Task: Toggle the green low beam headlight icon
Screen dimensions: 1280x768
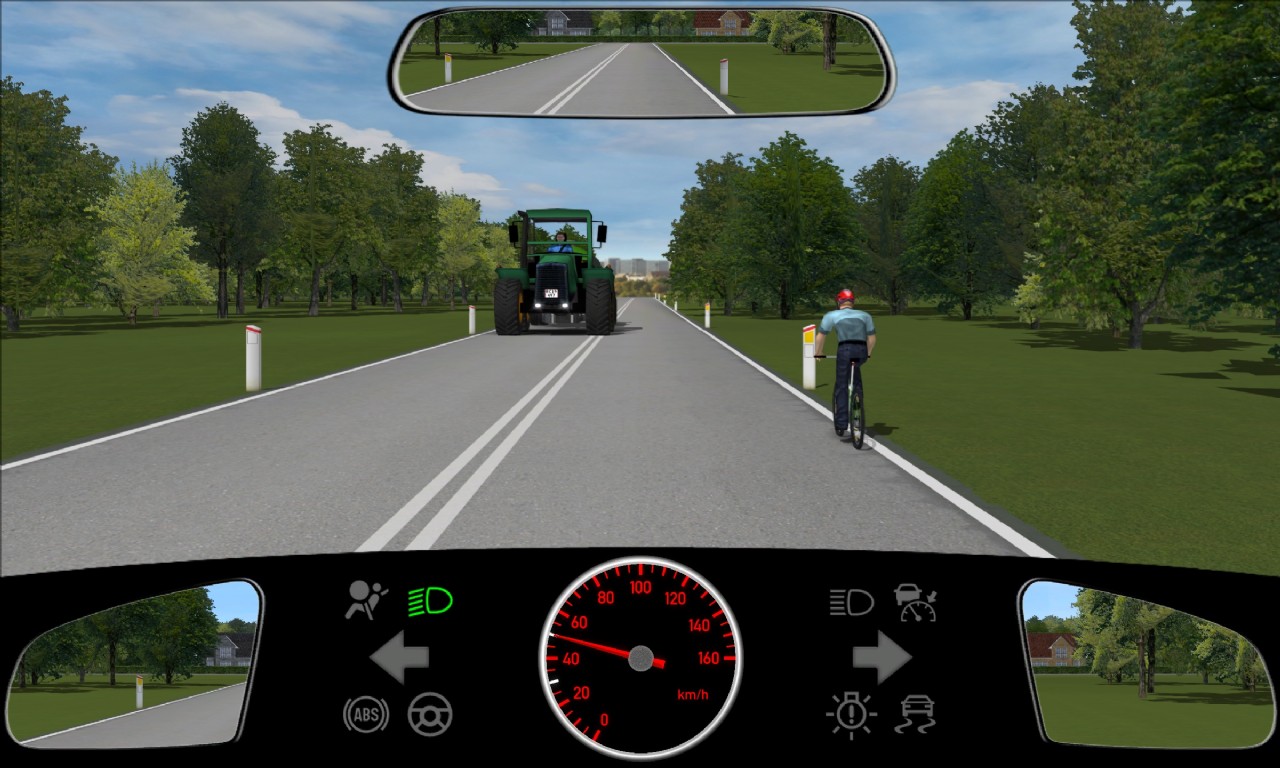Action: coord(430,601)
